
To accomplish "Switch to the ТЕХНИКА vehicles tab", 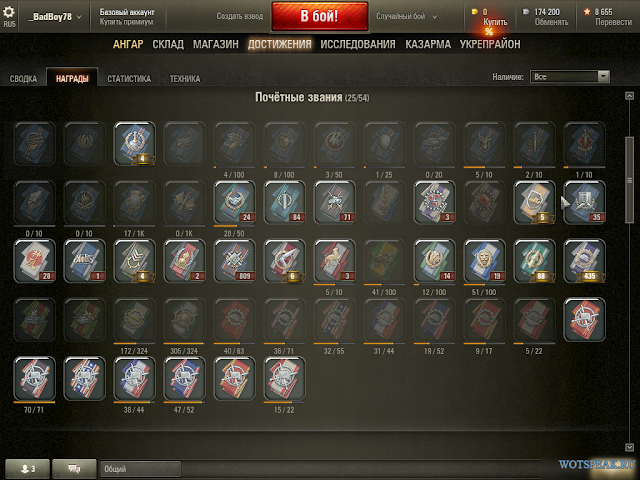I will click(x=184, y=79).
